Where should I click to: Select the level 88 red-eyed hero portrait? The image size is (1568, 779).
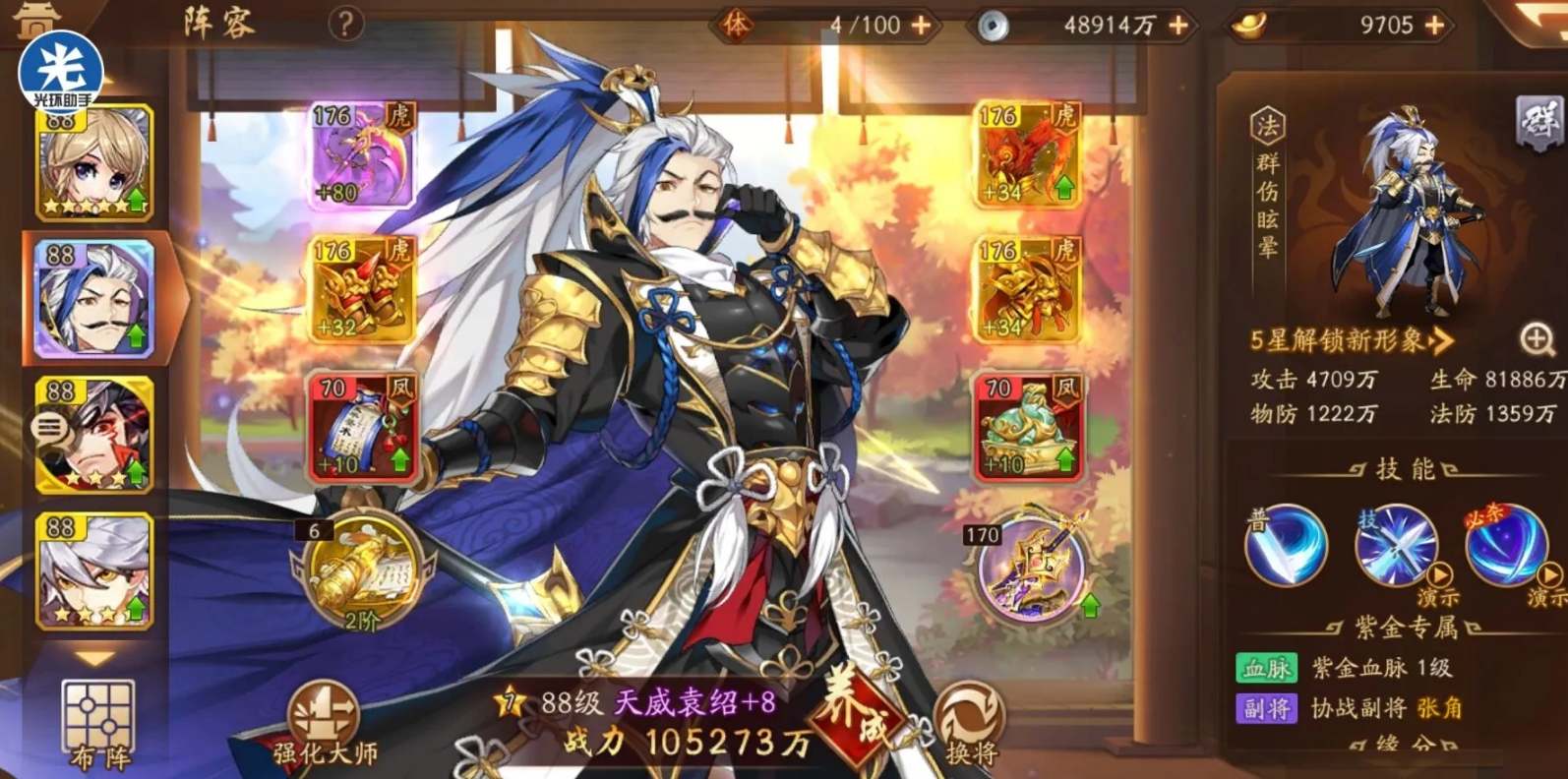point(95,437)
